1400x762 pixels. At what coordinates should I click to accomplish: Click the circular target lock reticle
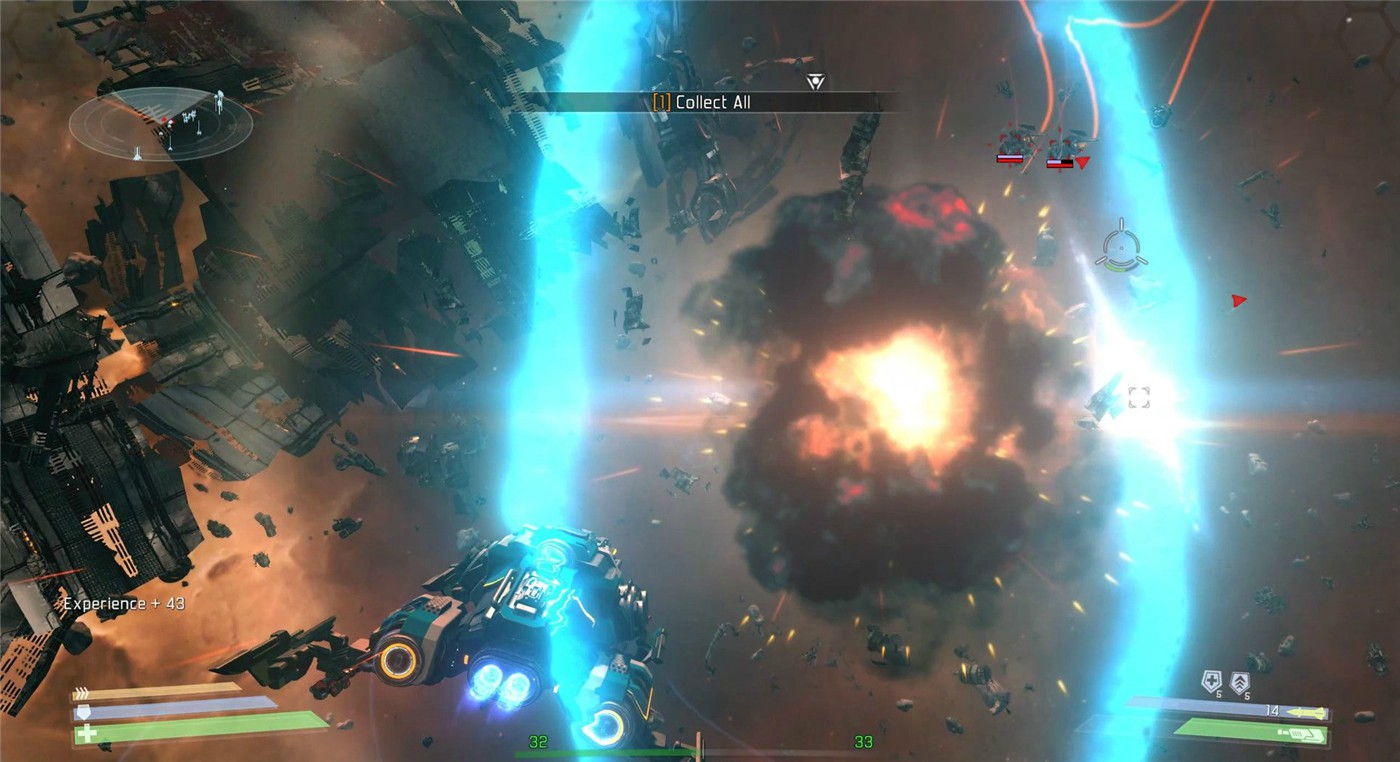1122,245
